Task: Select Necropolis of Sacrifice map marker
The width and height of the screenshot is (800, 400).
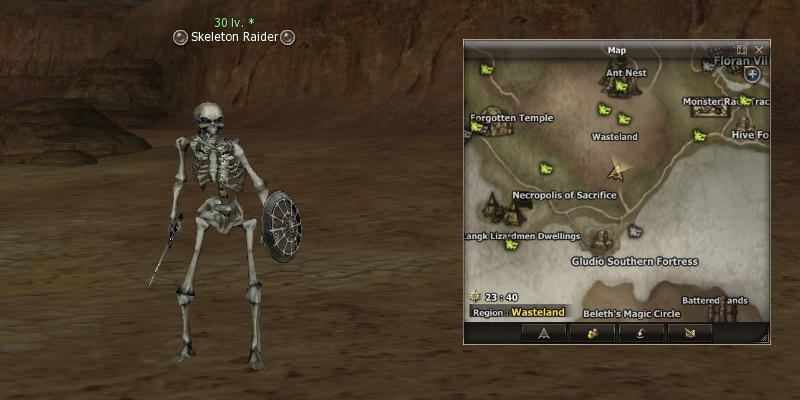Action: pyautogui.click(x=564, y=195)
